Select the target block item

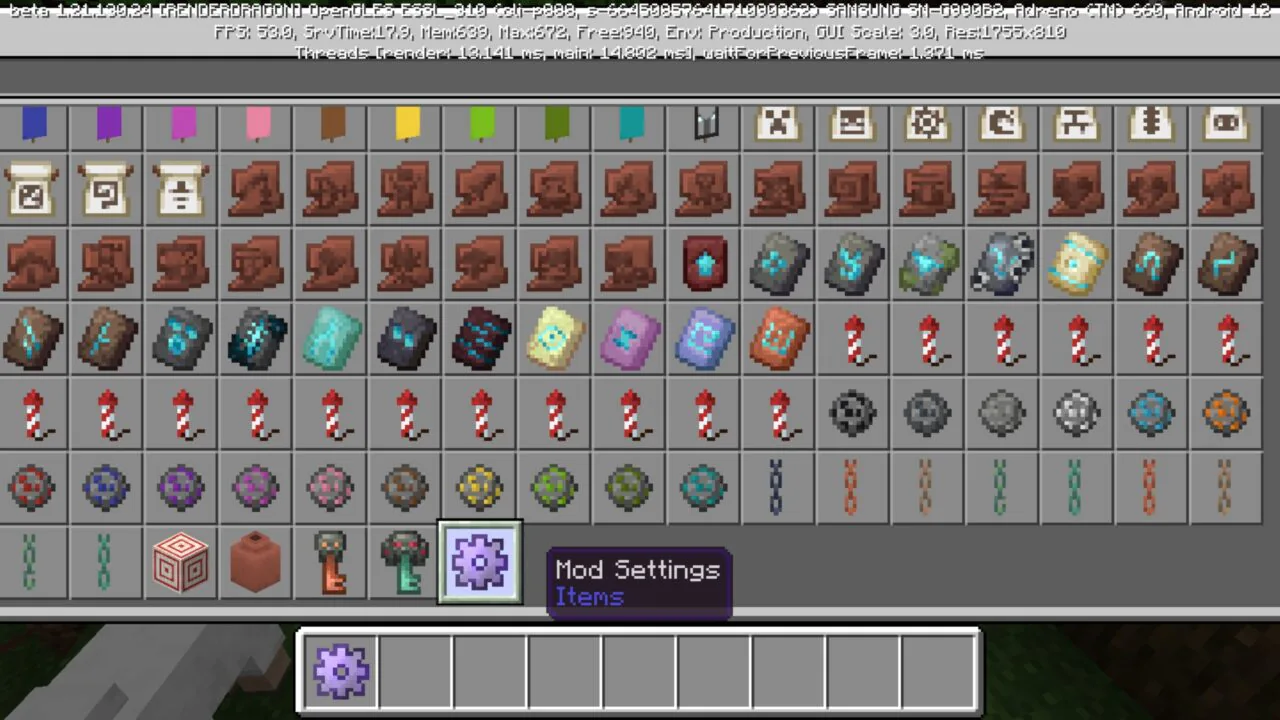point(180,563)
